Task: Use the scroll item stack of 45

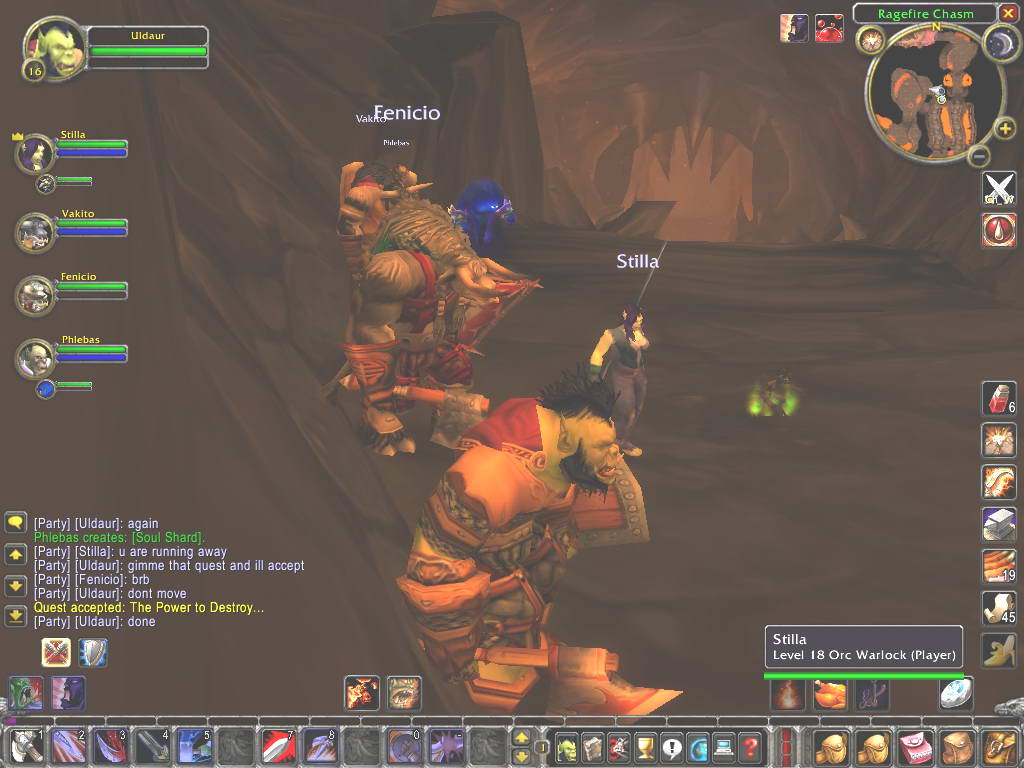Action: click(x=998, y=608)
